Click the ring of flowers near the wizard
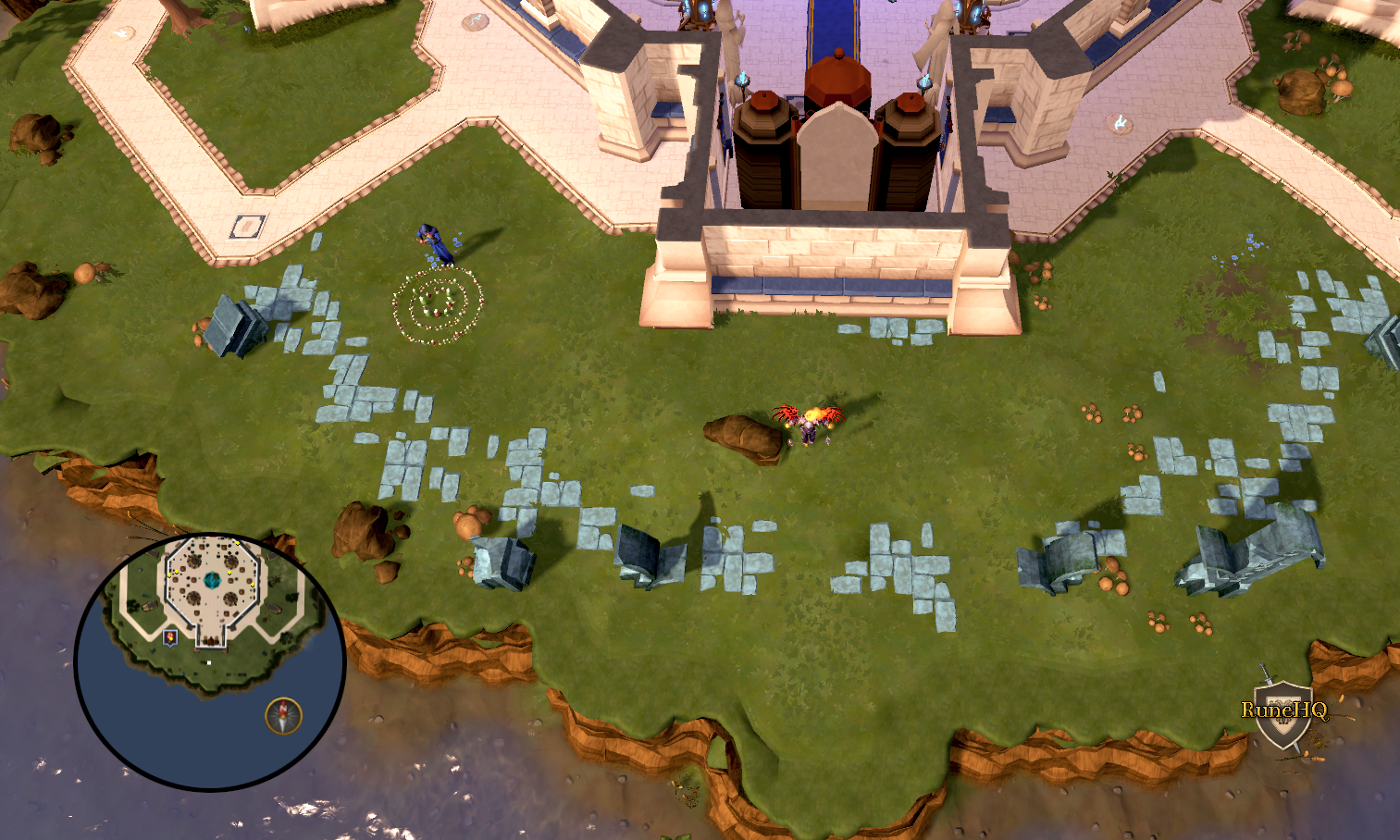The height and width of the screenshot is (840, 1400). pyautogui.click(x=438, y=307)
